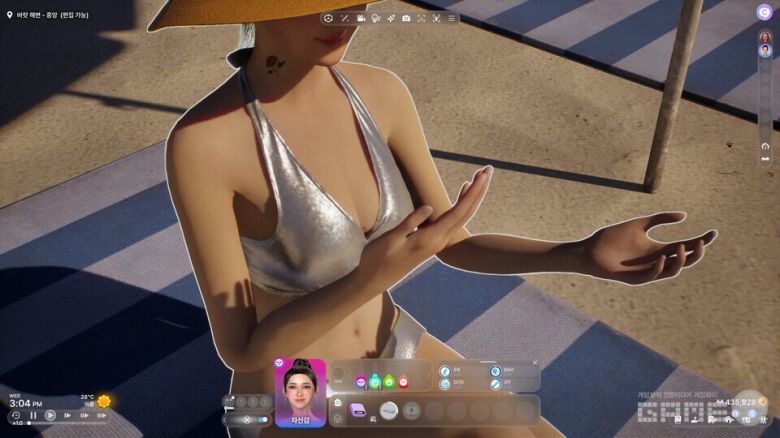
Task: Select the video camera toolbar icon
Action: point(360,18)
